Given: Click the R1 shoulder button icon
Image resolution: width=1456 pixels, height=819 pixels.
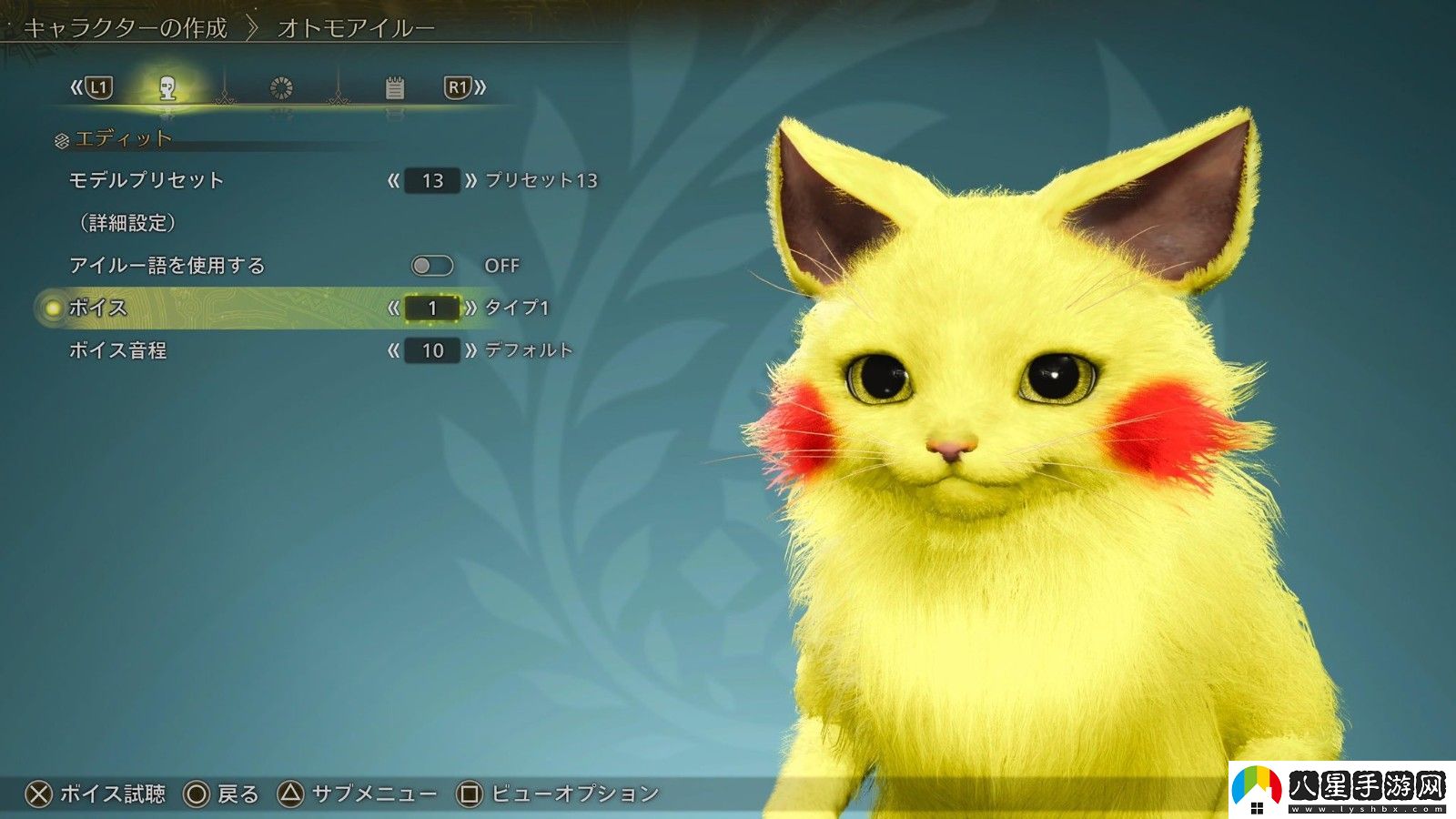Looking at the screenshot, I should [458, 87].
